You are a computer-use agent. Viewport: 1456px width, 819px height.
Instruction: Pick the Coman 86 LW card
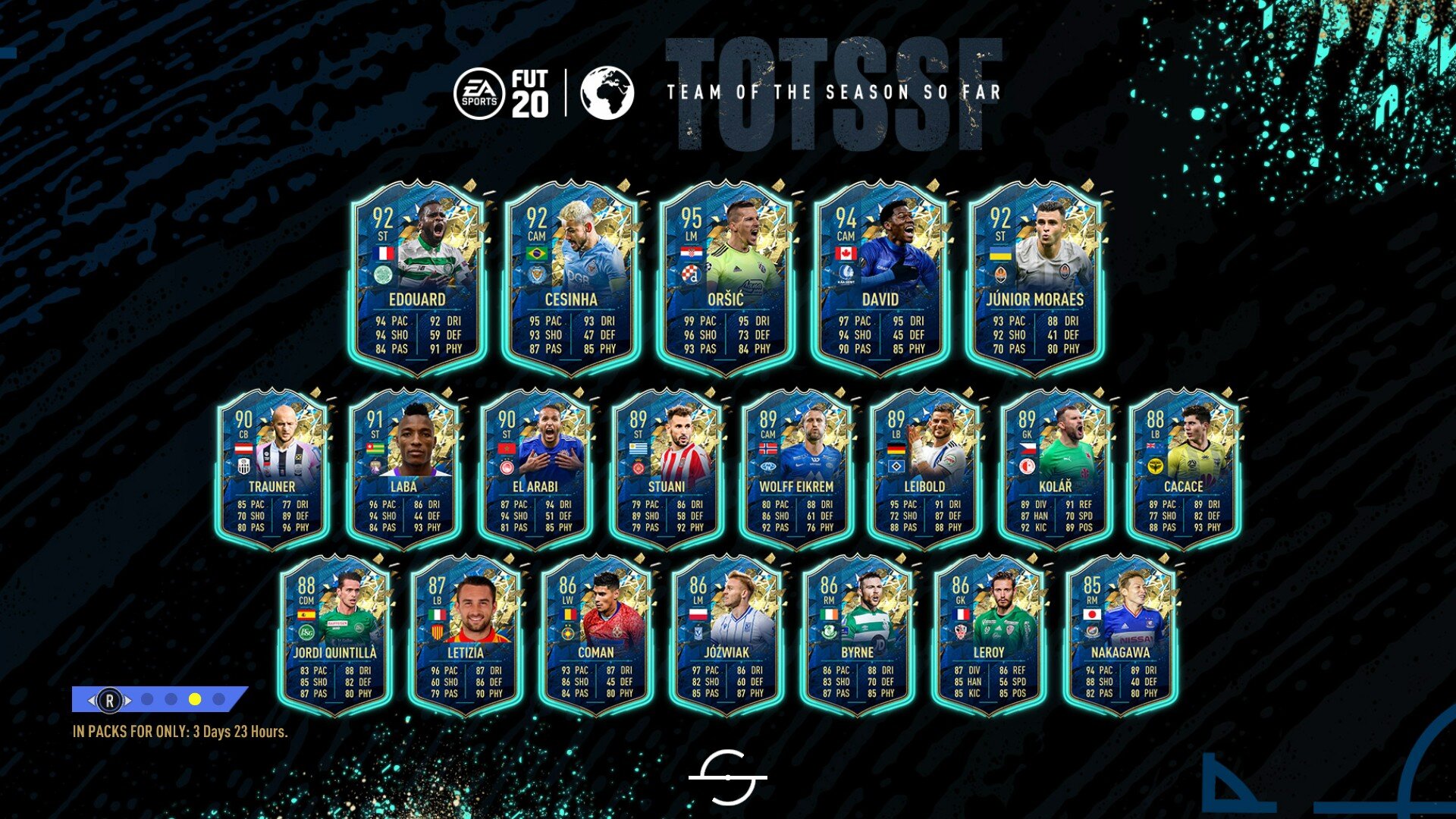pos(596,637)
